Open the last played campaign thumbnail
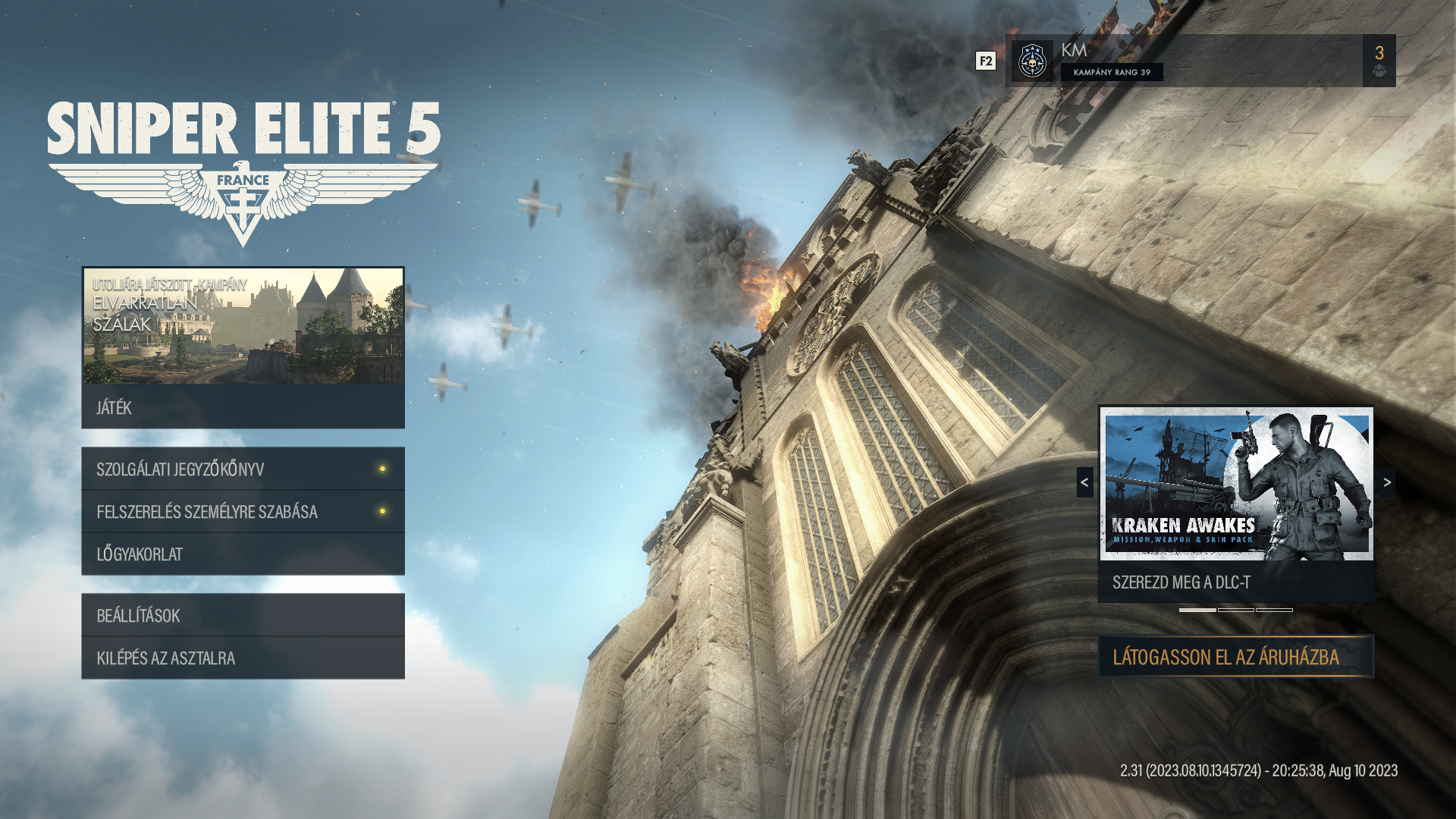Viewport: 1456px width, 819px height. click(243, 325)
